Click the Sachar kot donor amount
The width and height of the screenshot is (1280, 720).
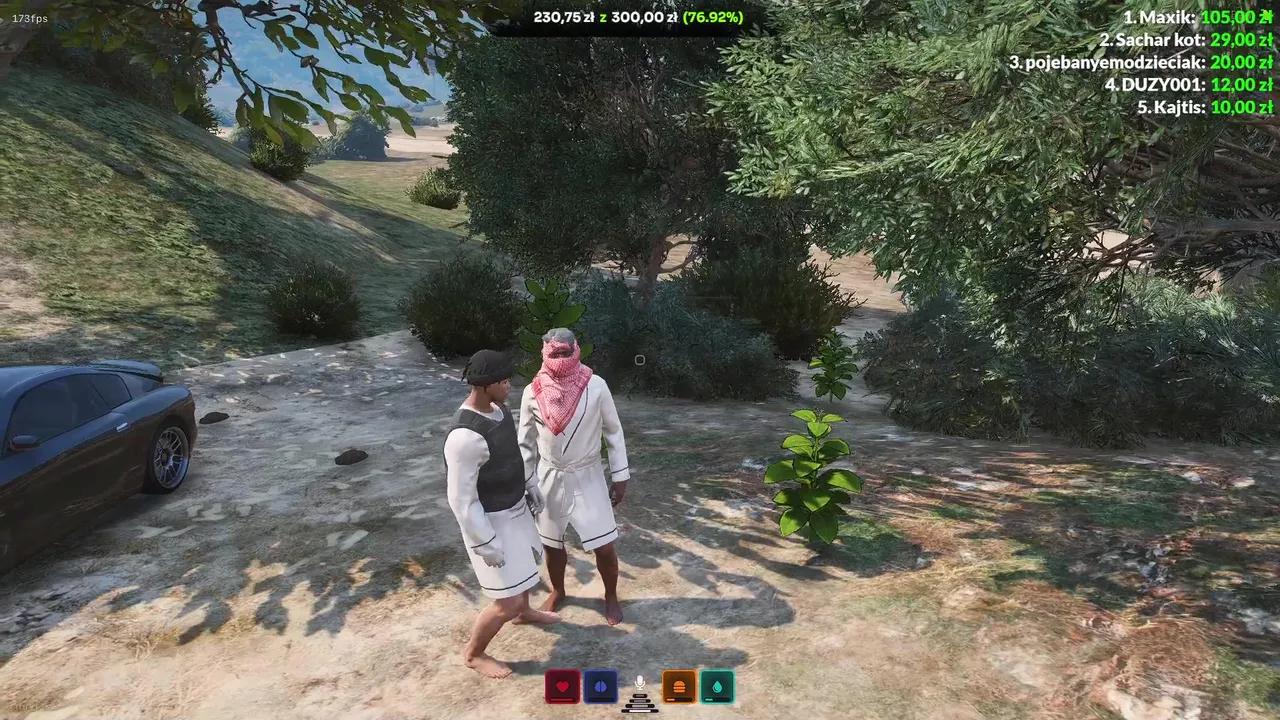point(1246,40)
